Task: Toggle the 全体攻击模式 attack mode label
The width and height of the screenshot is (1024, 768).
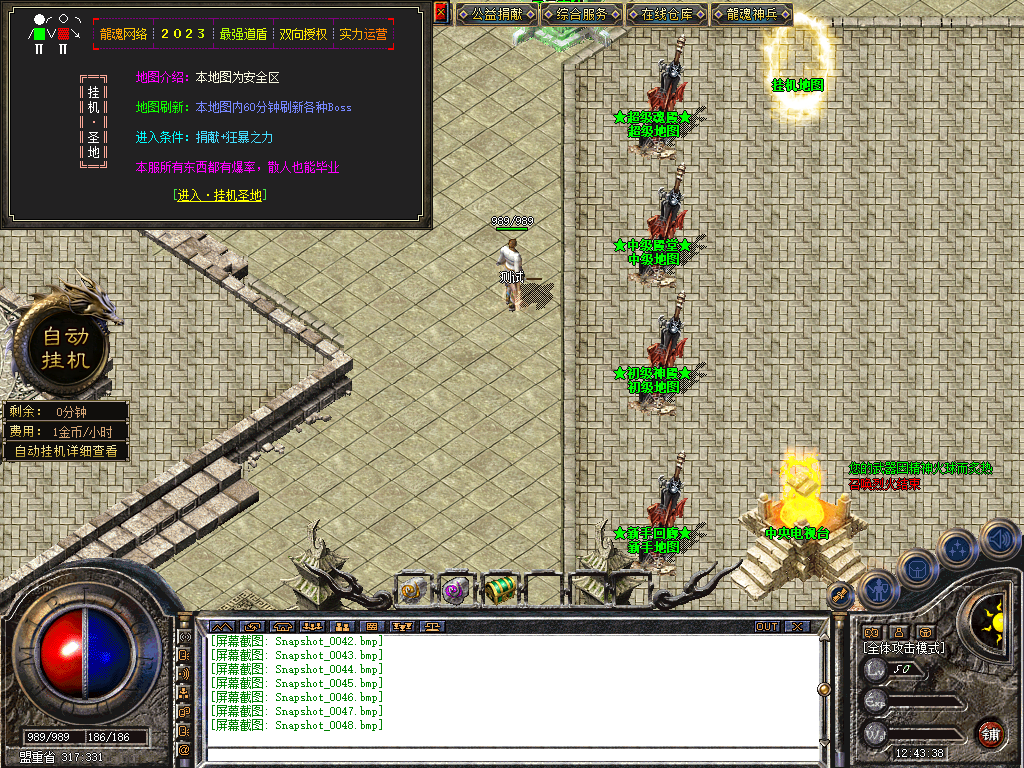Action: click(x=904, y=648)
